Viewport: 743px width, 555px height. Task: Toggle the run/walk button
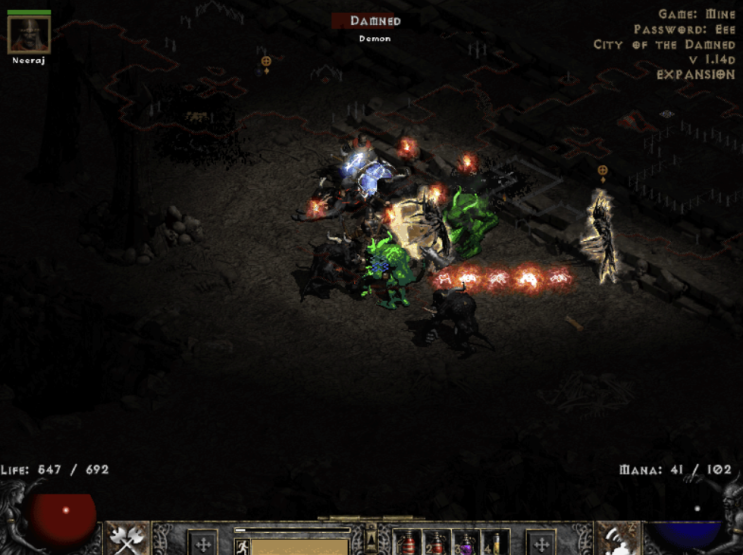[x=241, y=546]
